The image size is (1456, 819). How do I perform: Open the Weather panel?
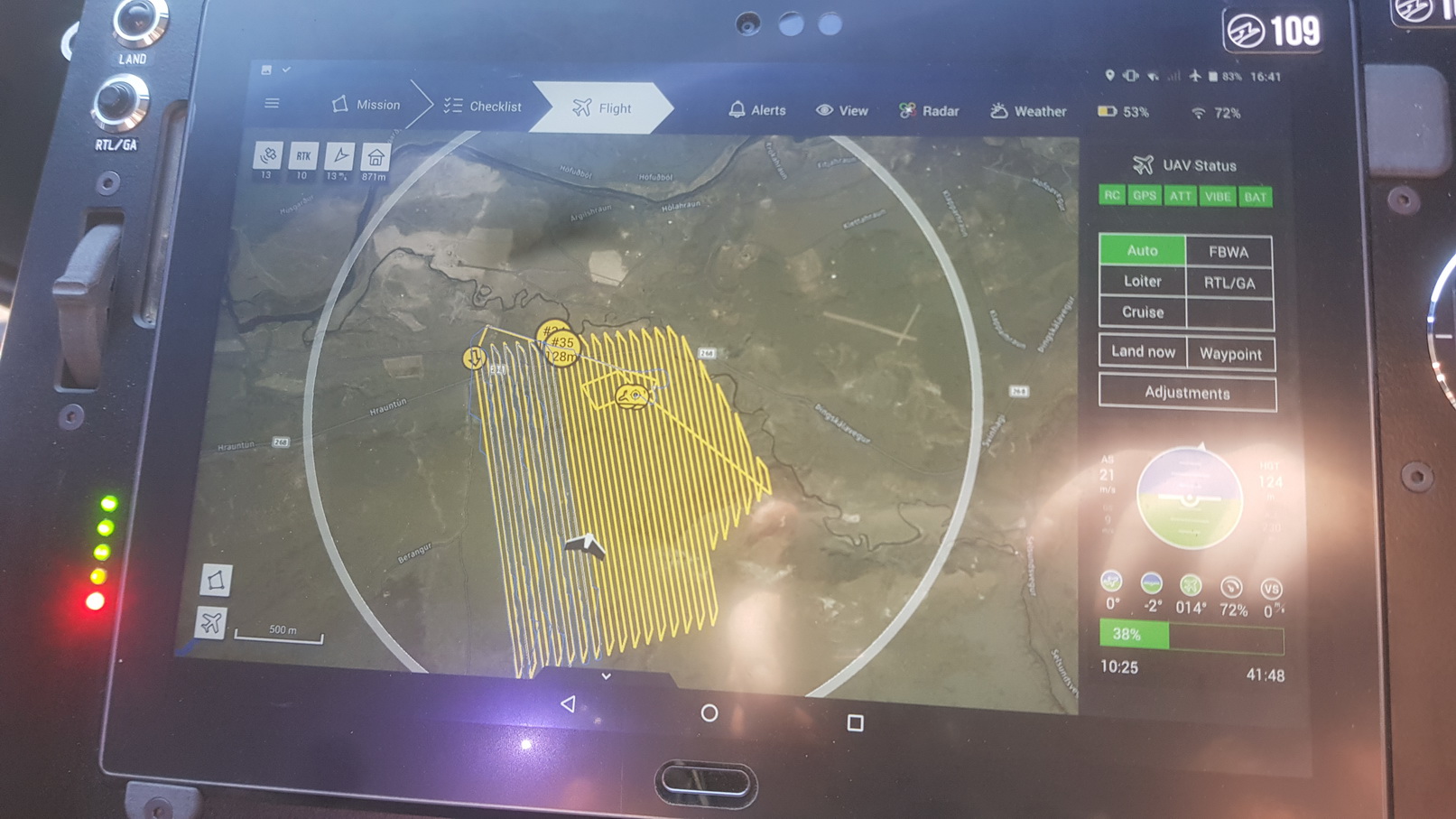[1028, 112]
